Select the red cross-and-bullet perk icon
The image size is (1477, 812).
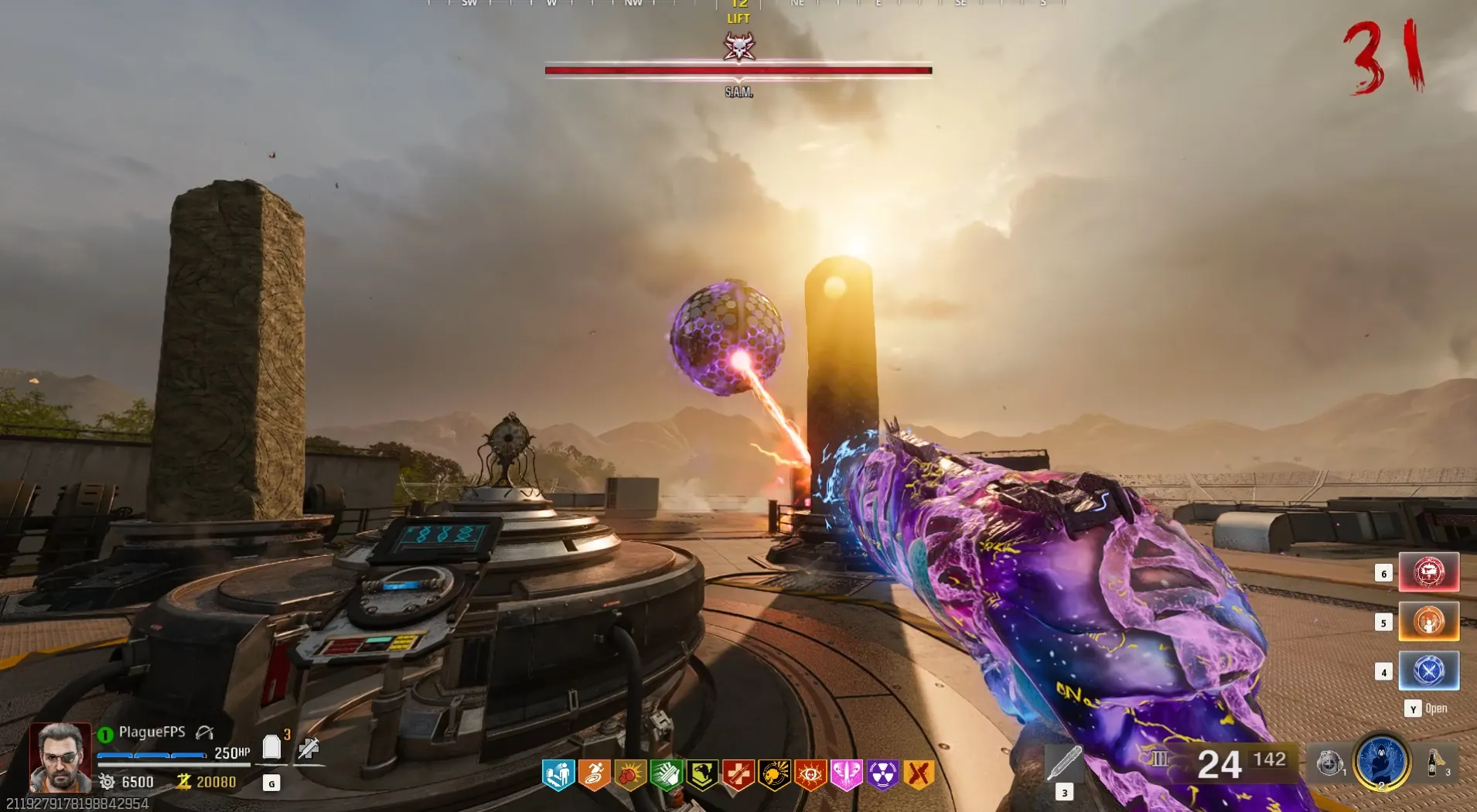pyautogui.click(x=738, y=774)
